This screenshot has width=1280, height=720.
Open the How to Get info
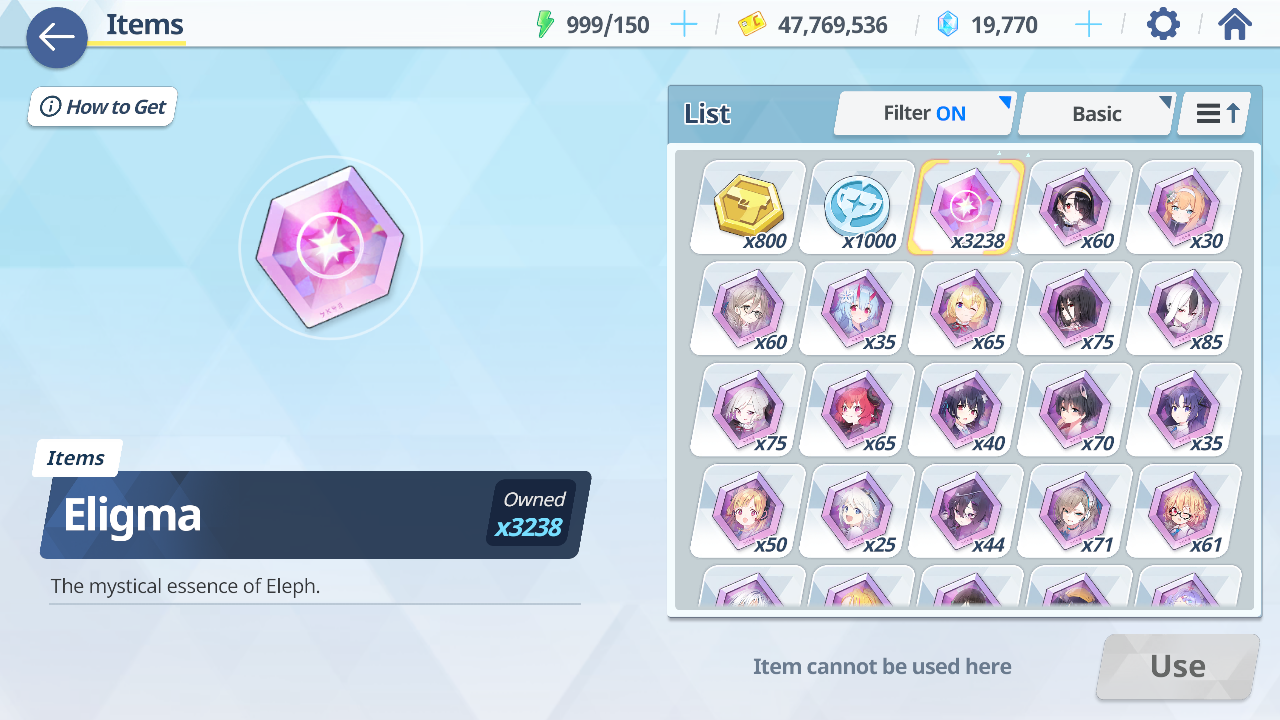103,107
